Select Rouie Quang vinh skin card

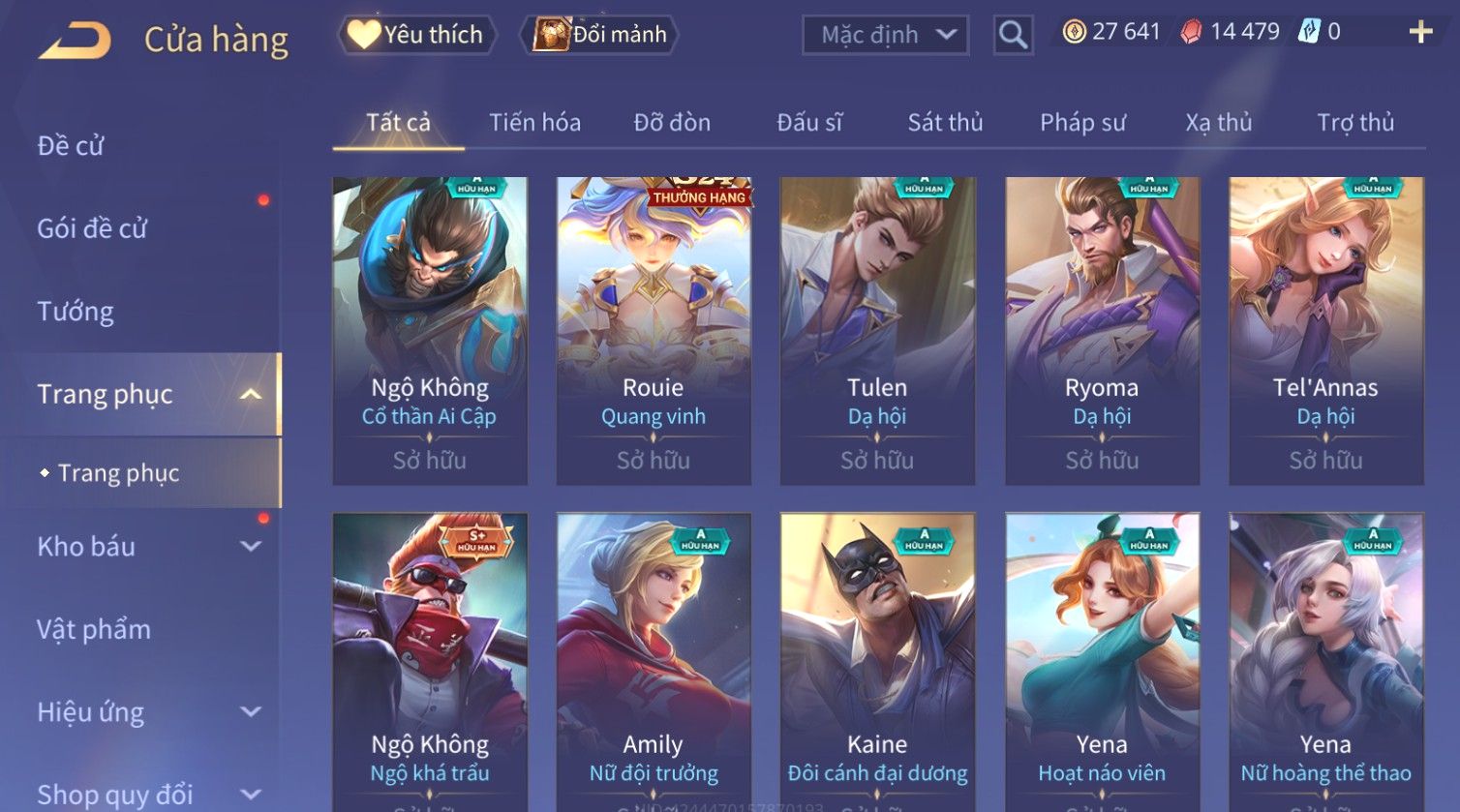coord(654,329)
